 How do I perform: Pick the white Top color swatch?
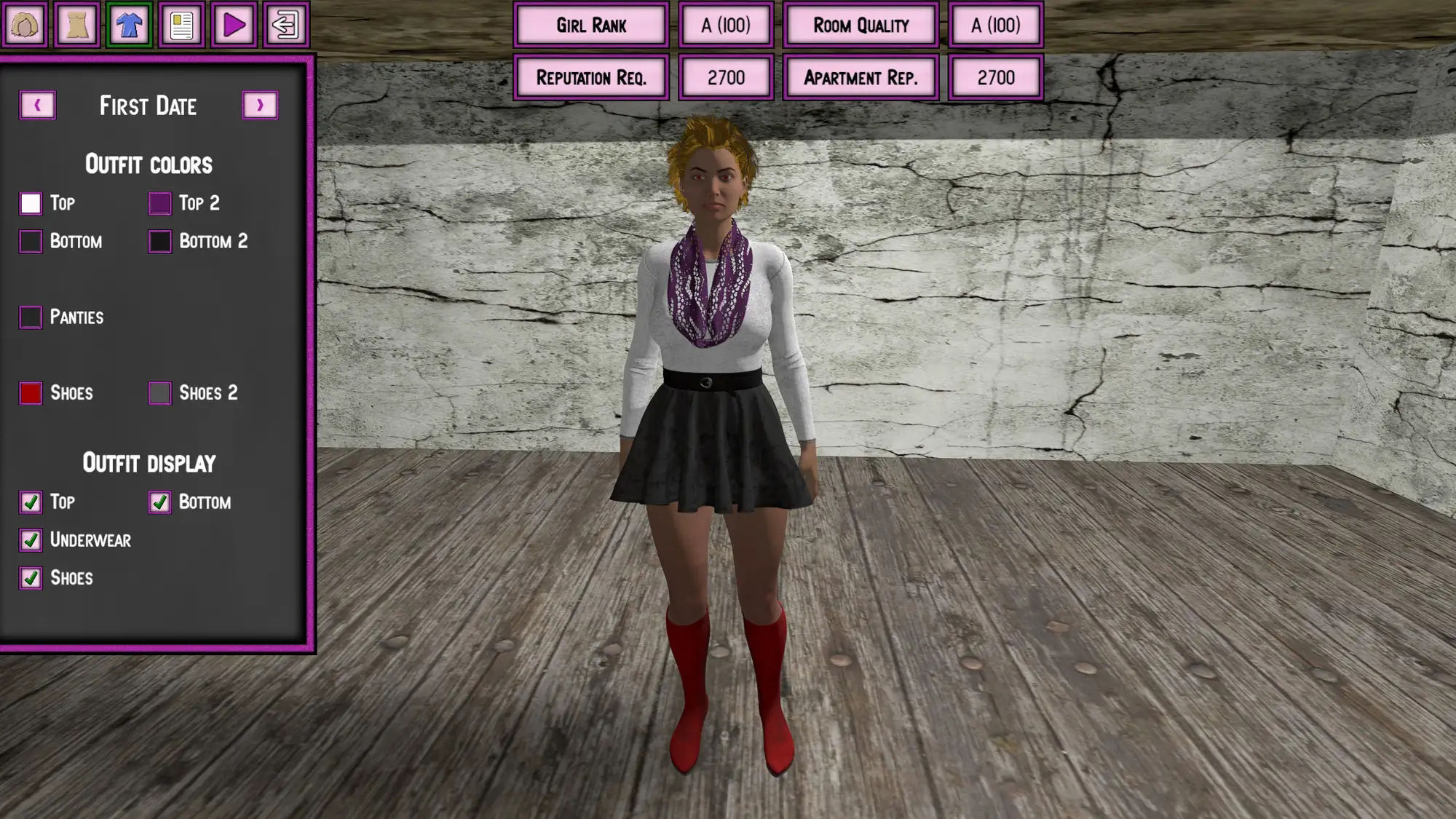(31, 203)
